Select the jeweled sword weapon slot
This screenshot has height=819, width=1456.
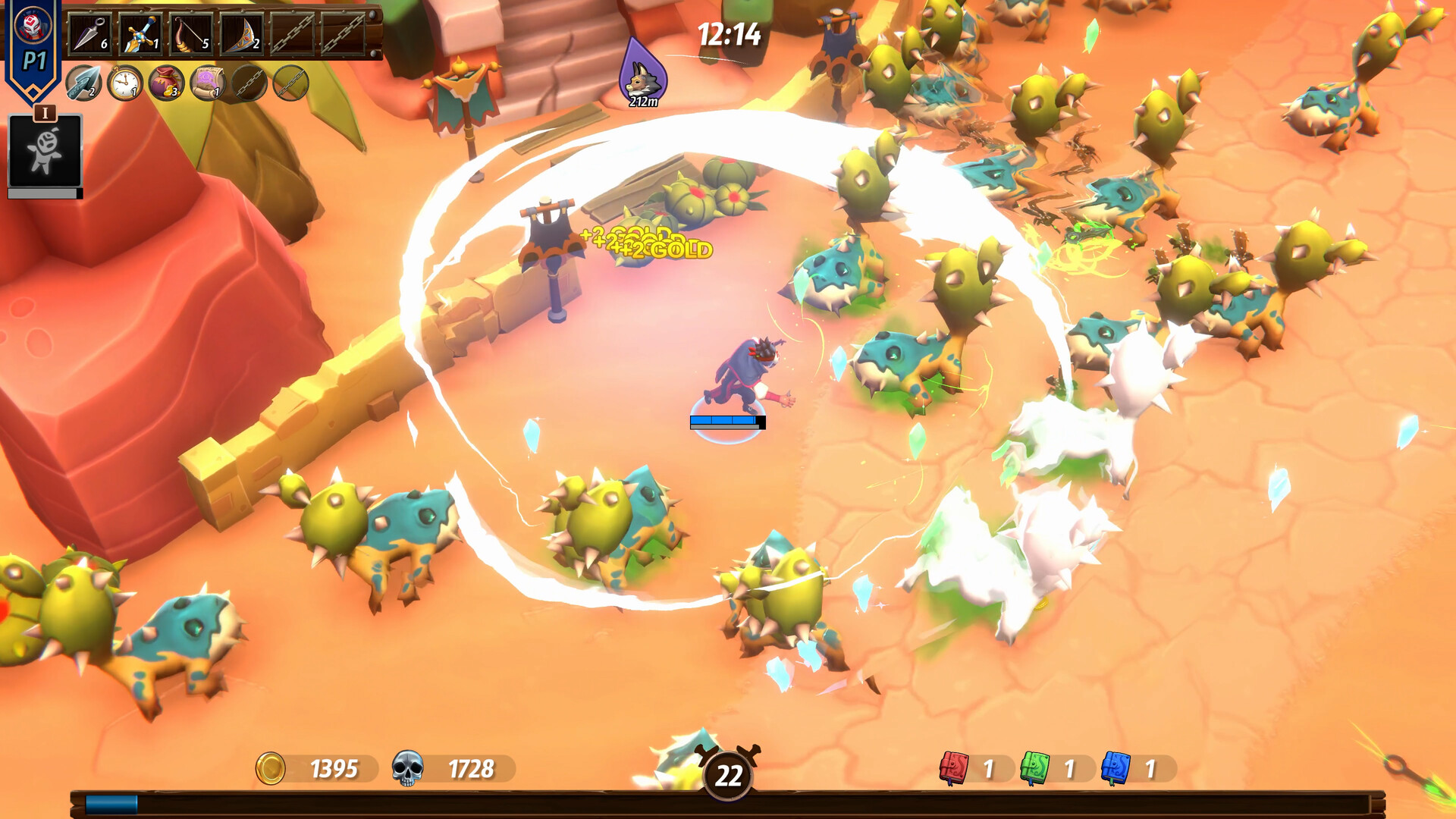pos(141,33)
